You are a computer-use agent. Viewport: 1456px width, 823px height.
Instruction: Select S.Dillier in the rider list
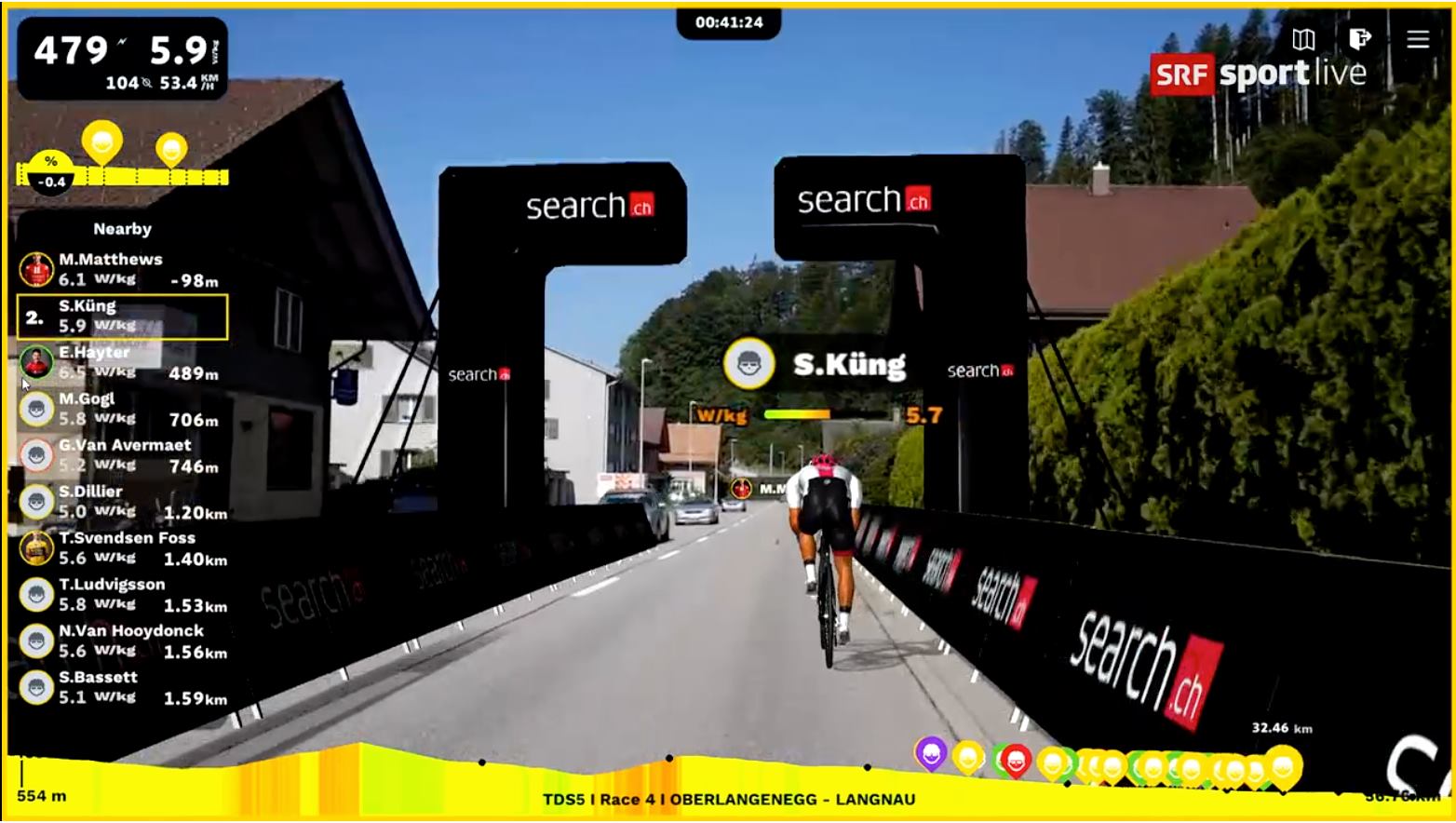tap(123, 502)
